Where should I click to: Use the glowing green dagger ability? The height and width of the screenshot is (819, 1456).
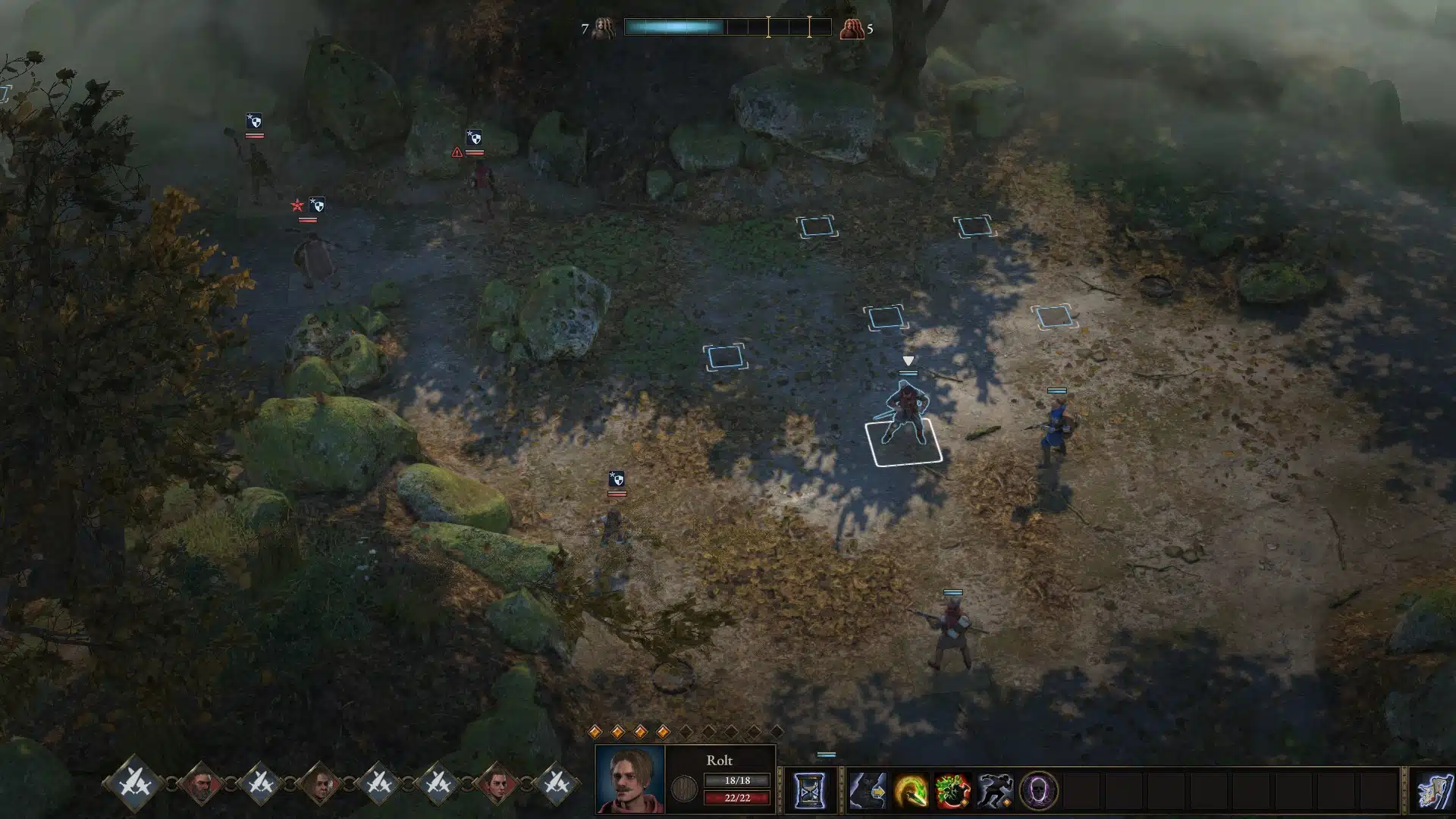pyautogui.click(x=910, y=792)
